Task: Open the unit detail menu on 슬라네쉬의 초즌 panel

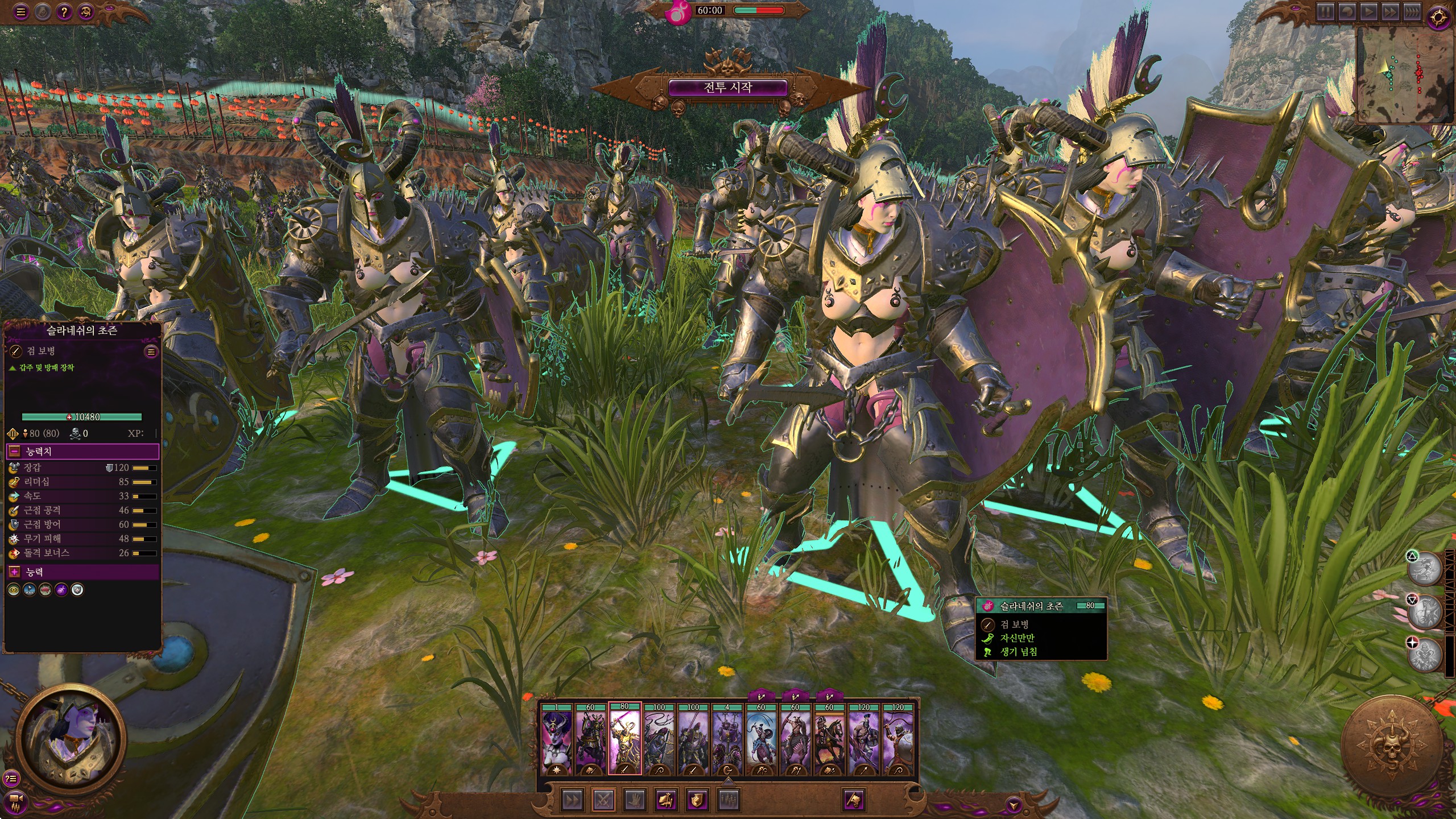Action: [x=151, y=351]
